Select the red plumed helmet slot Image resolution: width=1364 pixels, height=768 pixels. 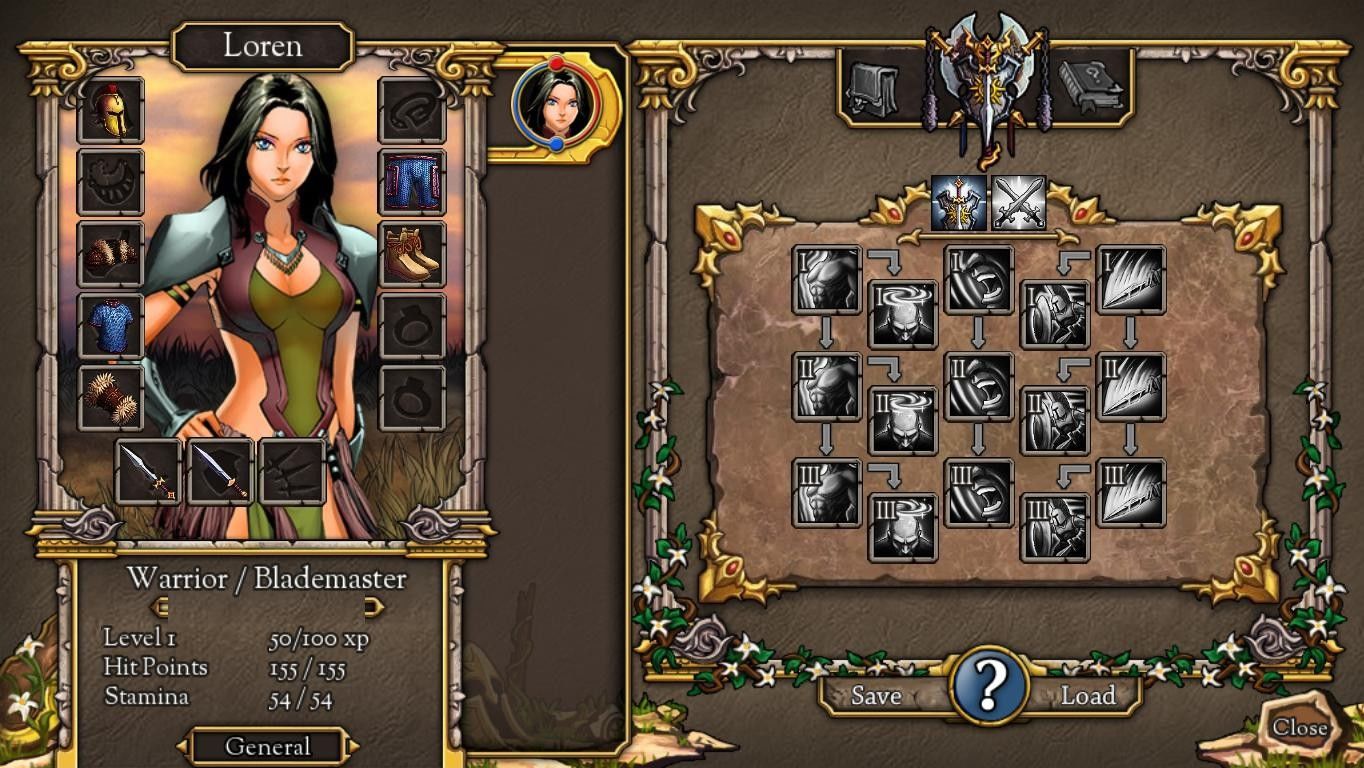[x=111, y=111]
